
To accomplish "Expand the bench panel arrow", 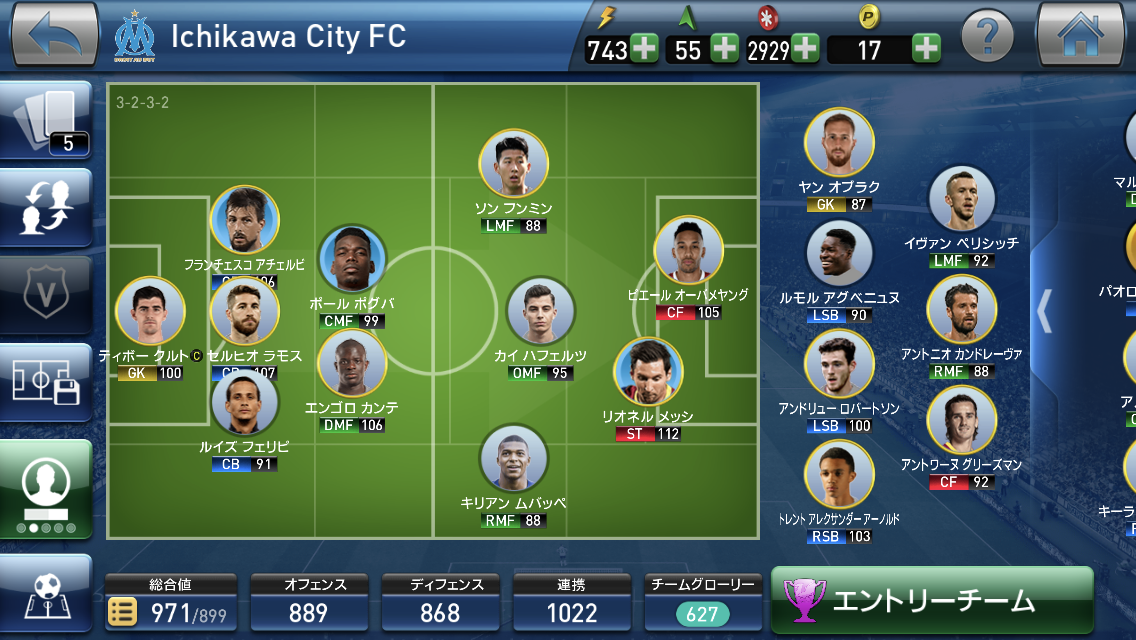I will coord(1044,311).
